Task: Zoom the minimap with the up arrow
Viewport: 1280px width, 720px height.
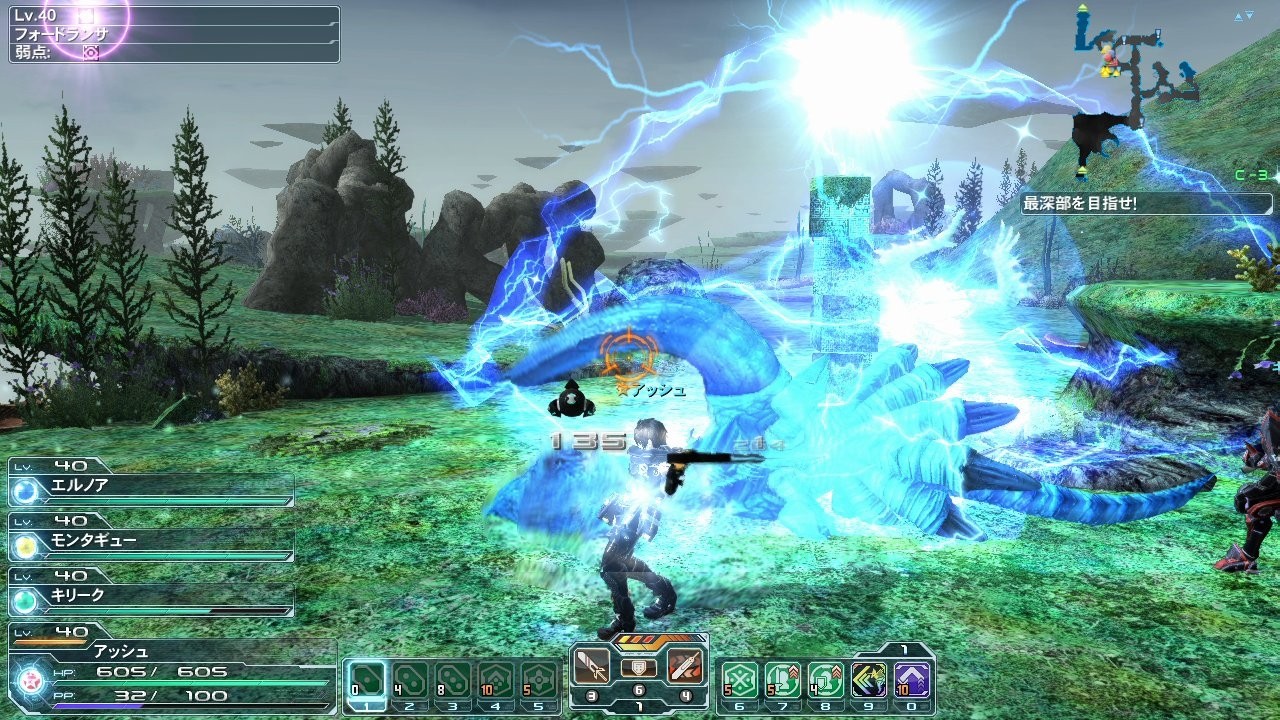Action: pos(1238,17)
